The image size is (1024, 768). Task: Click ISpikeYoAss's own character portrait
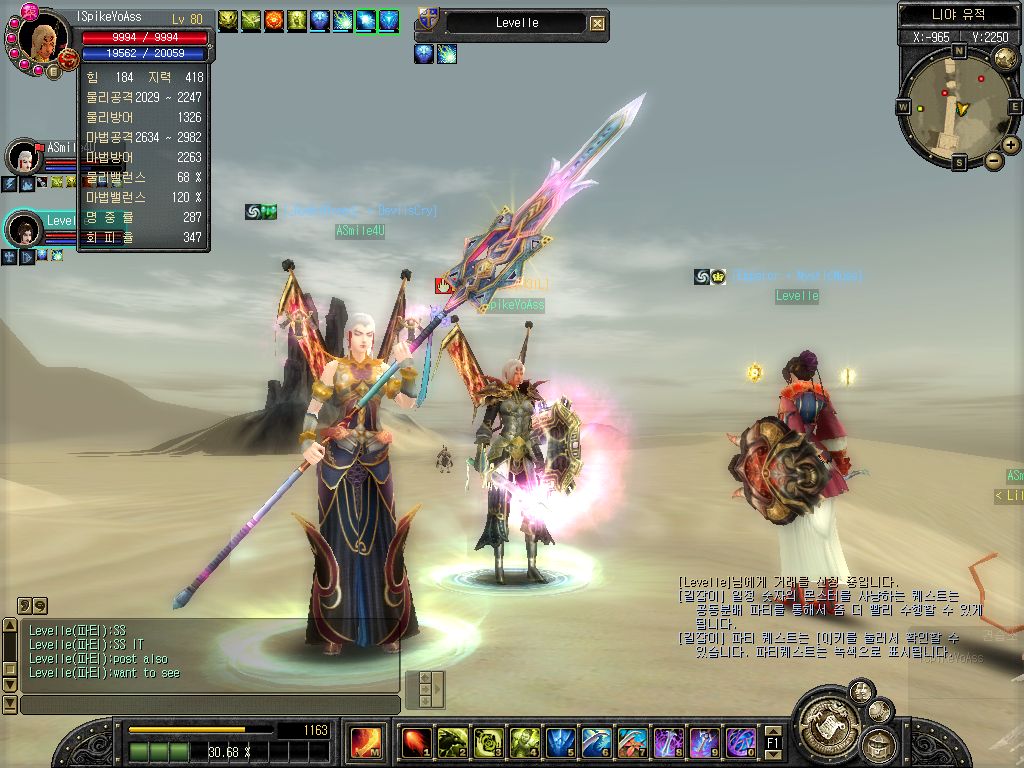pos(42,38)
